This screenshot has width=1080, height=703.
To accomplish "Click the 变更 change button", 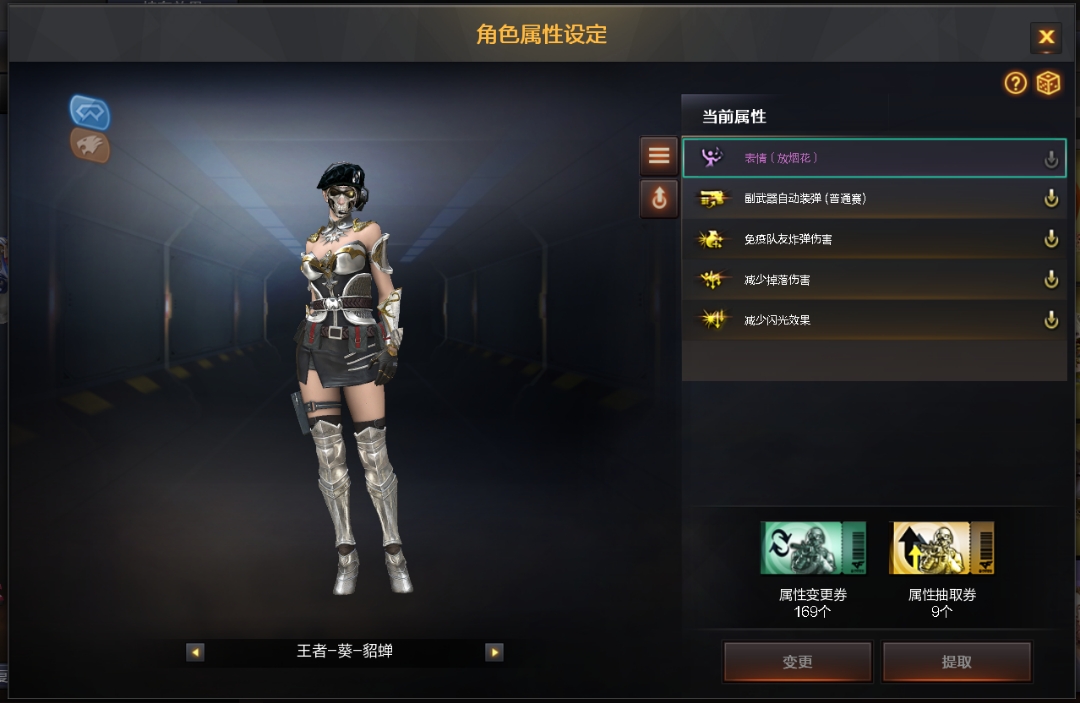I will pyautogui.click(x=797, y=662).
